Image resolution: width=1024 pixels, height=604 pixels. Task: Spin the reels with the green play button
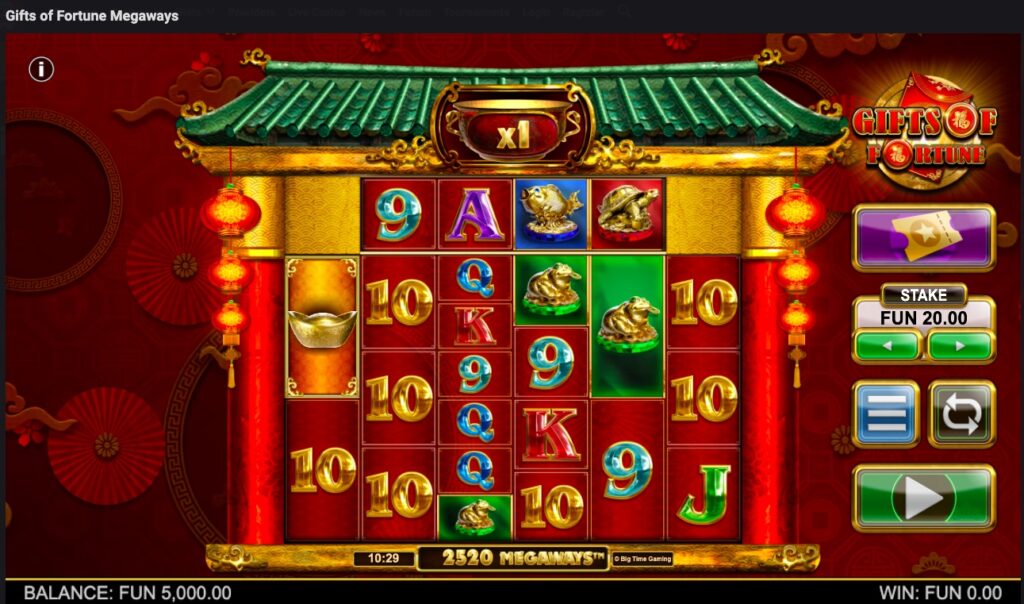pos(923,498)
